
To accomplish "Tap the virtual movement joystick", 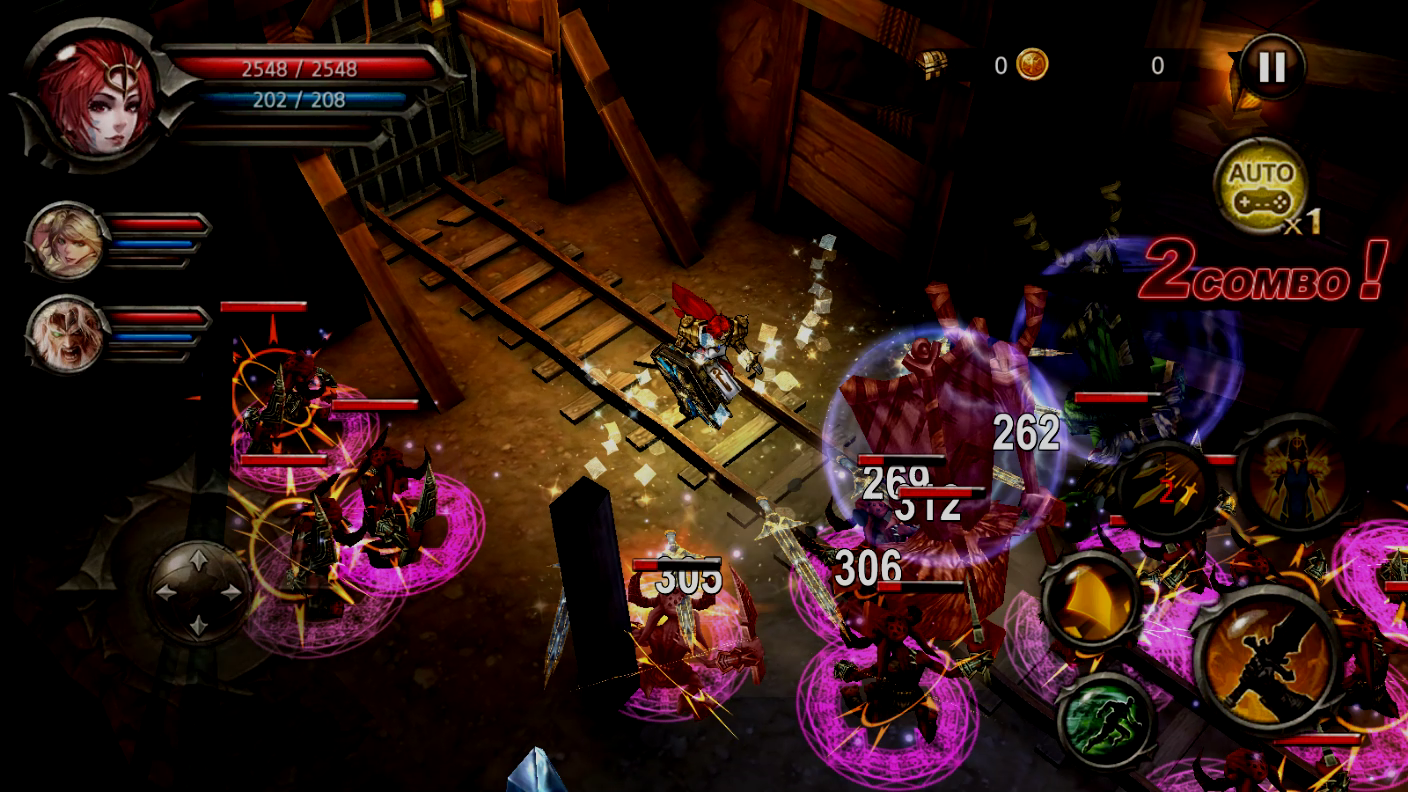I will pos(199,592).
